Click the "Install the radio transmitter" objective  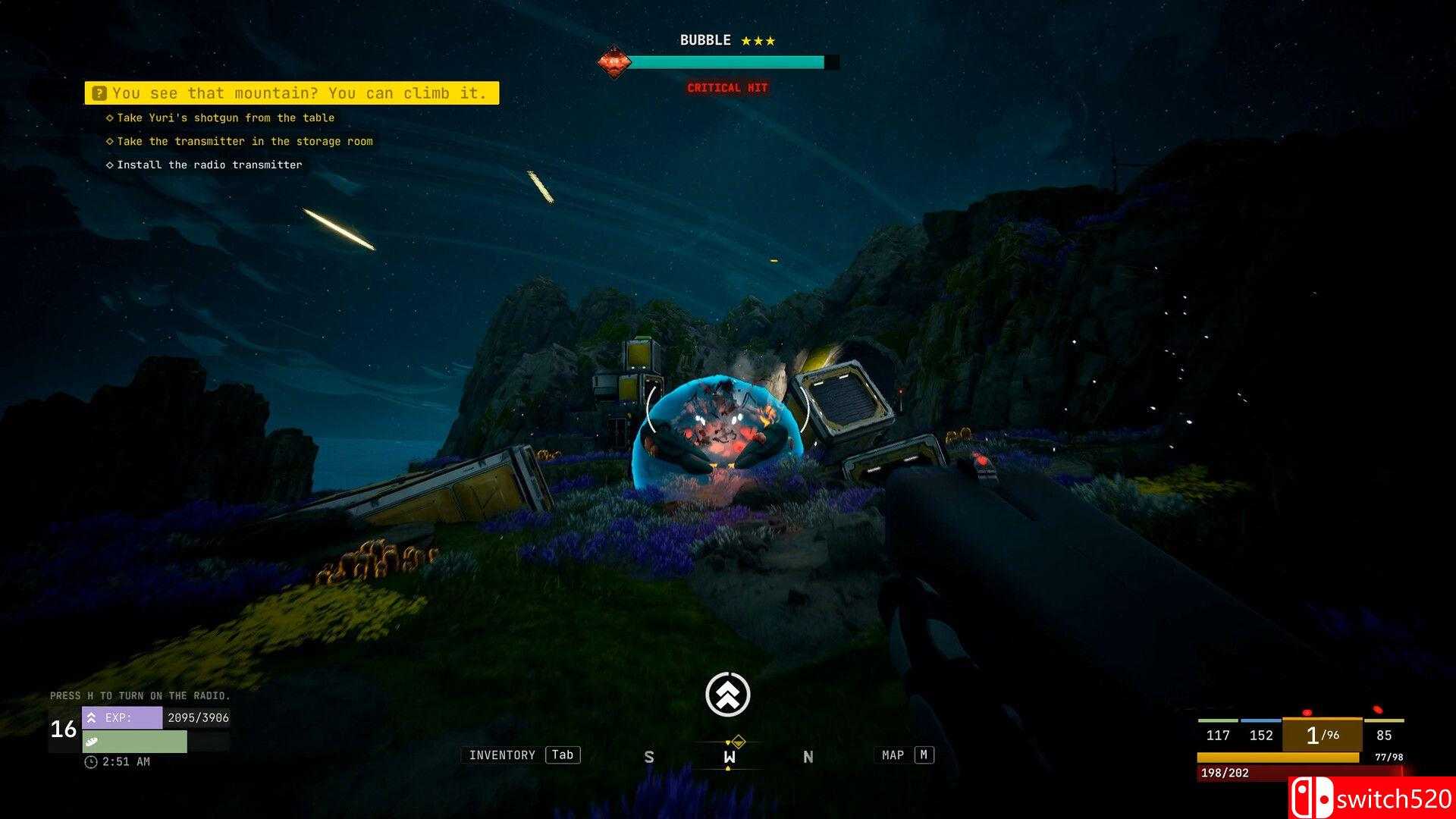coord(209,165)
